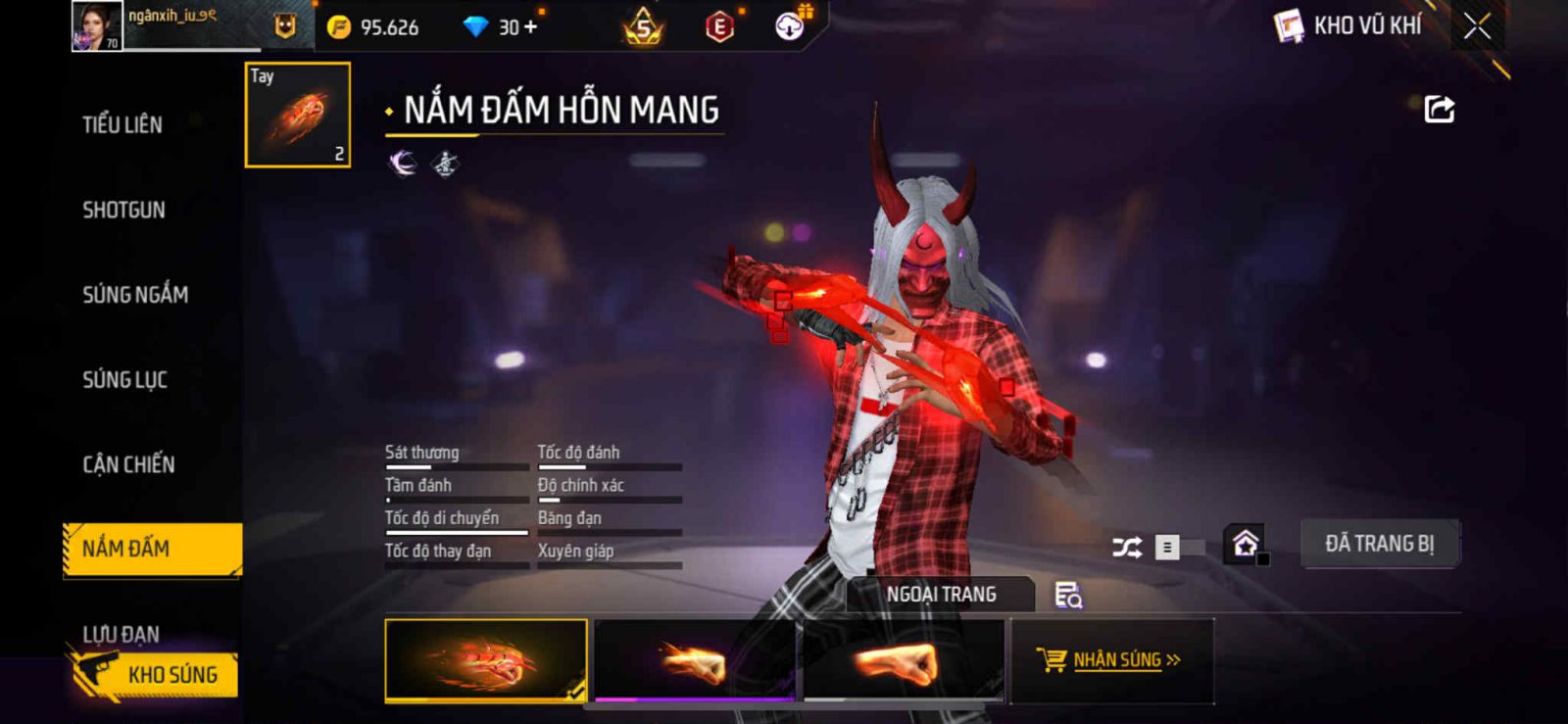
Task: Add diamonds with the plus button
Action: tap(531, 26)
